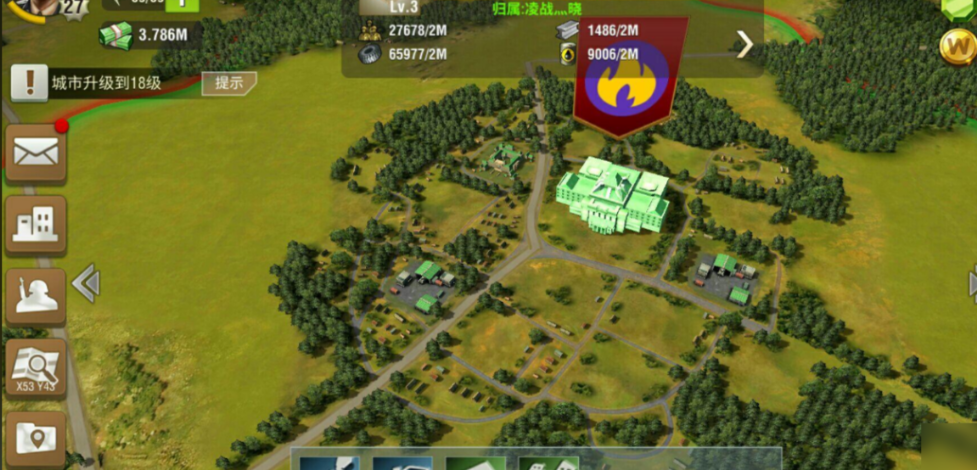Open the mail envelope icon
977x470 pixels.
click(36, 154)
